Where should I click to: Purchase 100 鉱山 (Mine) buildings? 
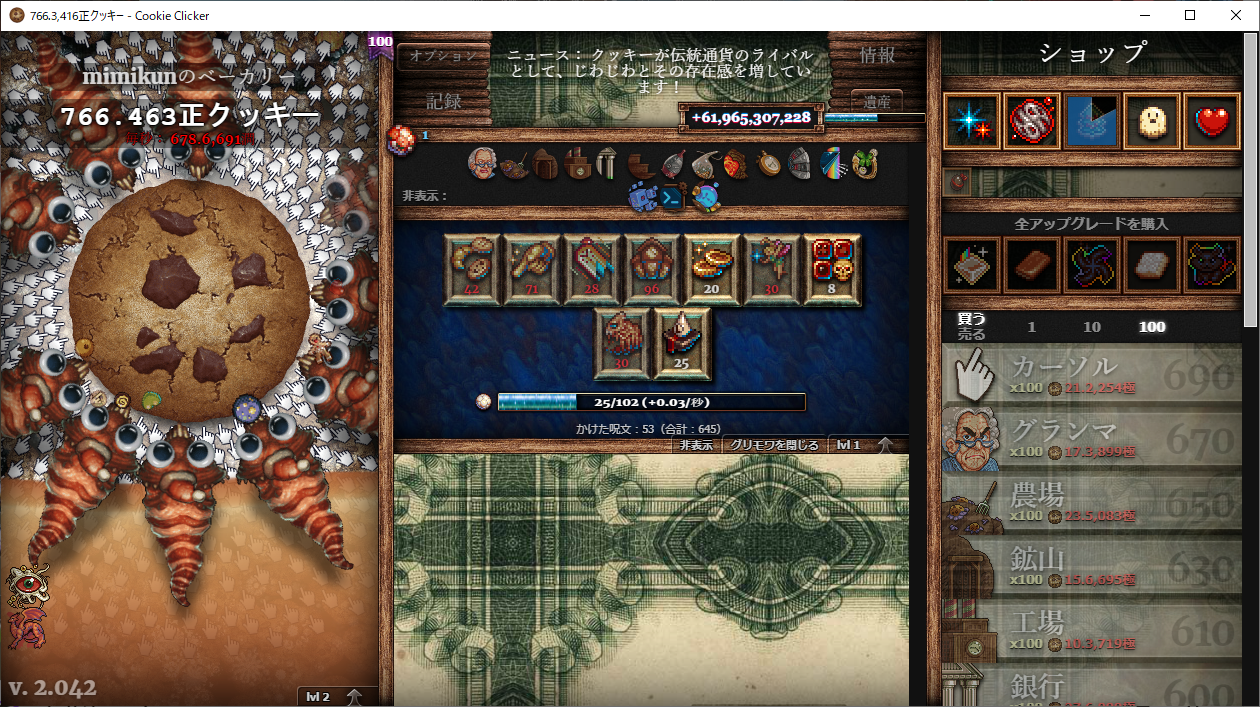click(1092, 568)
